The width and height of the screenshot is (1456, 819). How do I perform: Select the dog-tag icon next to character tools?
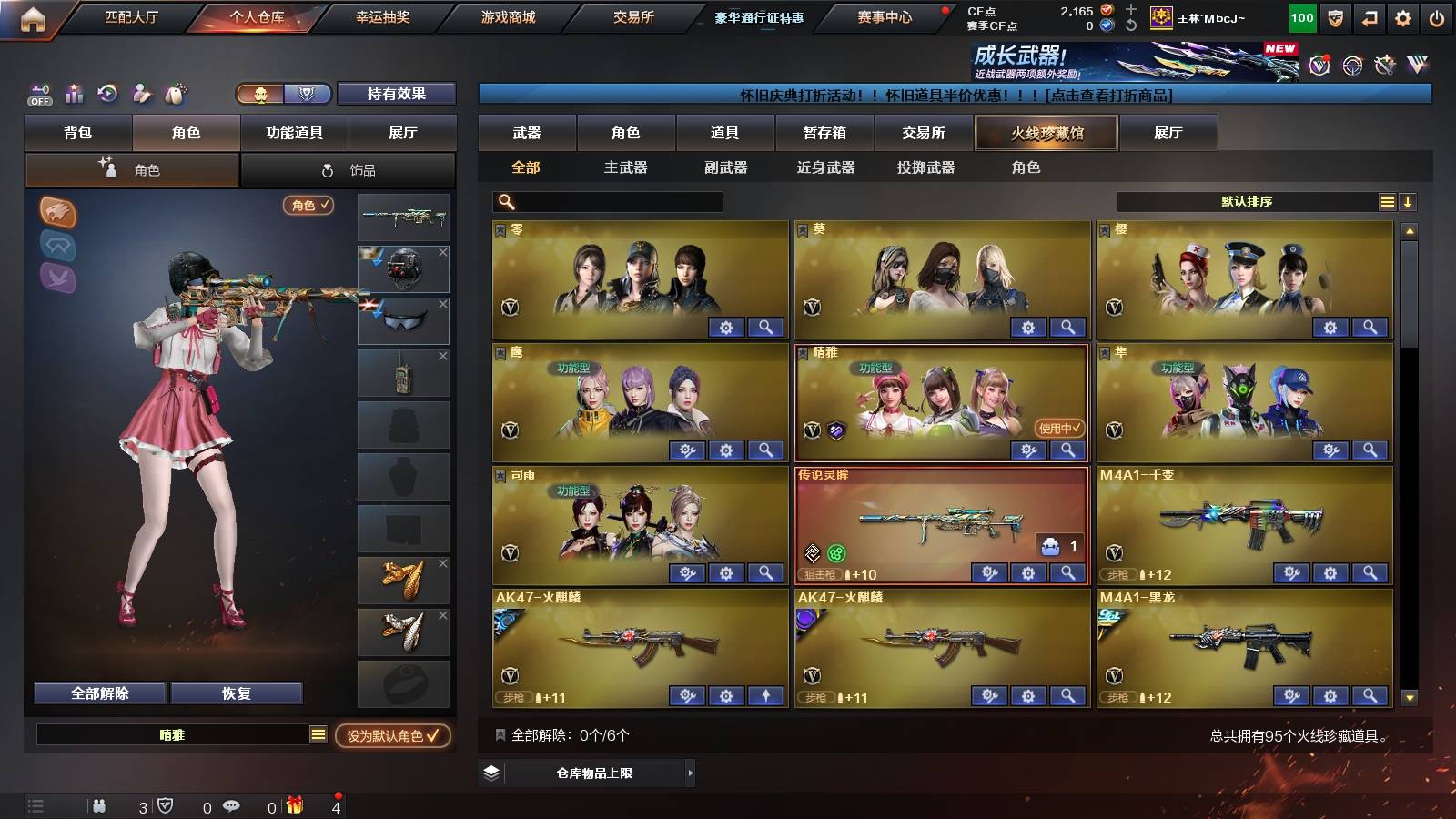(173, 94)
